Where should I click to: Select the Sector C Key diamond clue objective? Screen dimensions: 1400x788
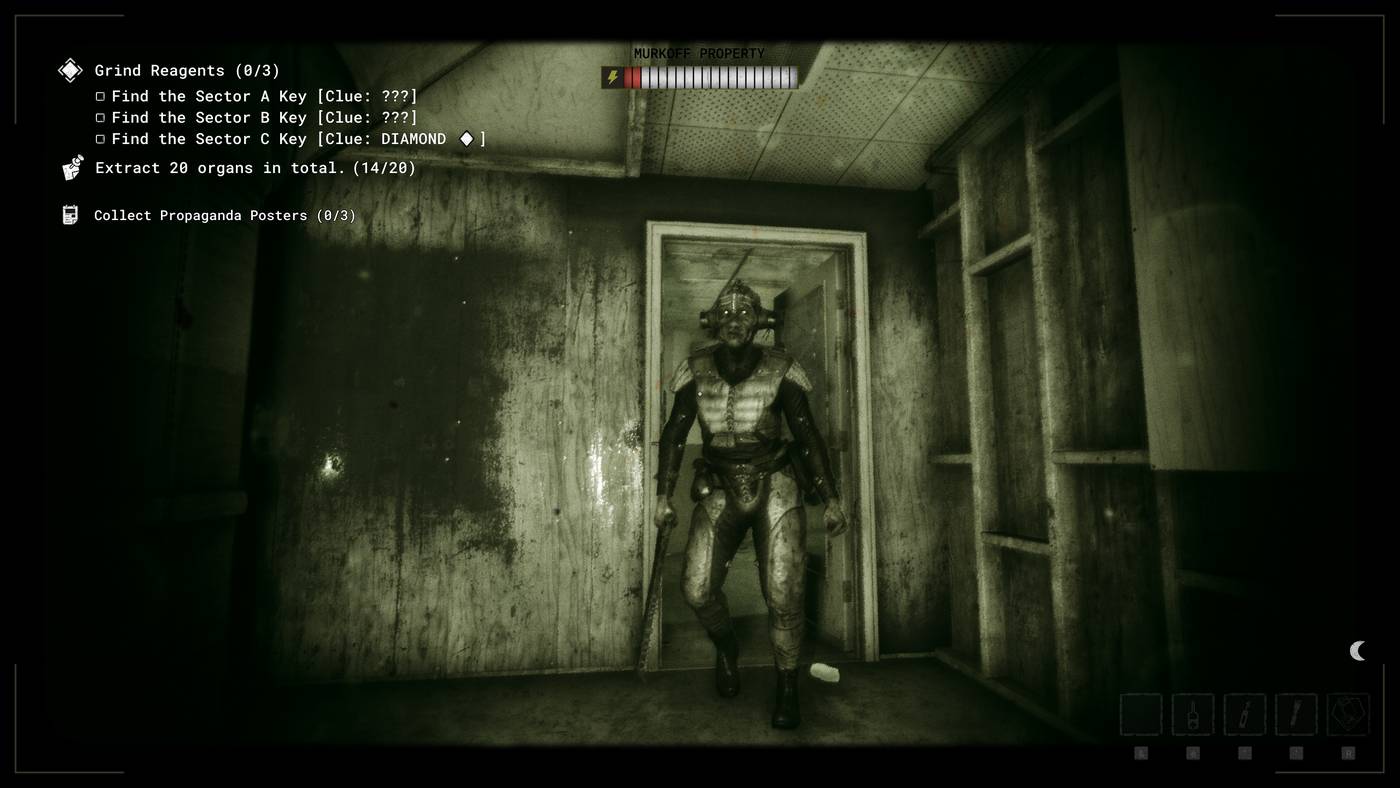pos(298,139)
